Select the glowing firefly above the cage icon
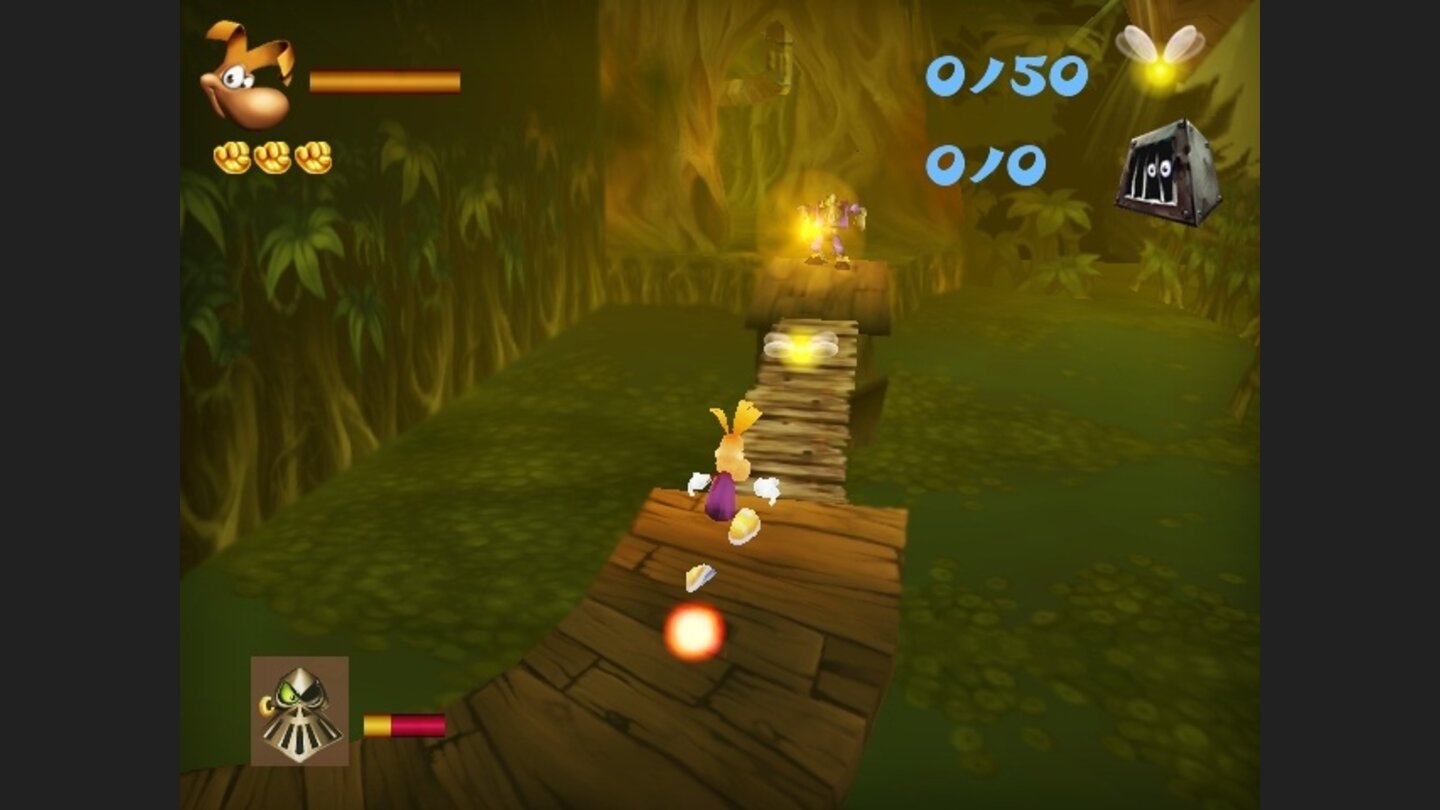This screenshot has height=810, width=1440. click(x=1162, y=55)
